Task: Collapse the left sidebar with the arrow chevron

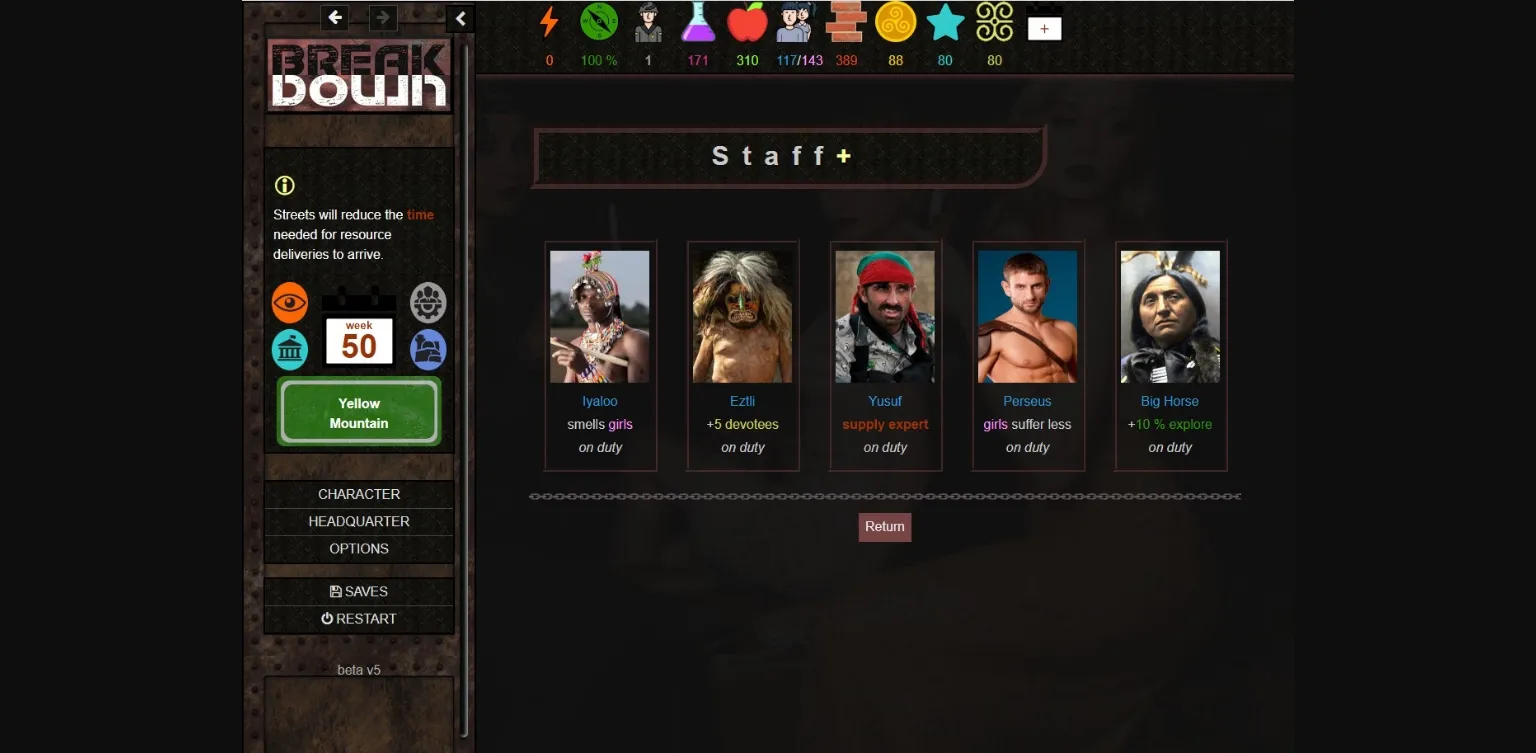Action: [x=460, y=18]
